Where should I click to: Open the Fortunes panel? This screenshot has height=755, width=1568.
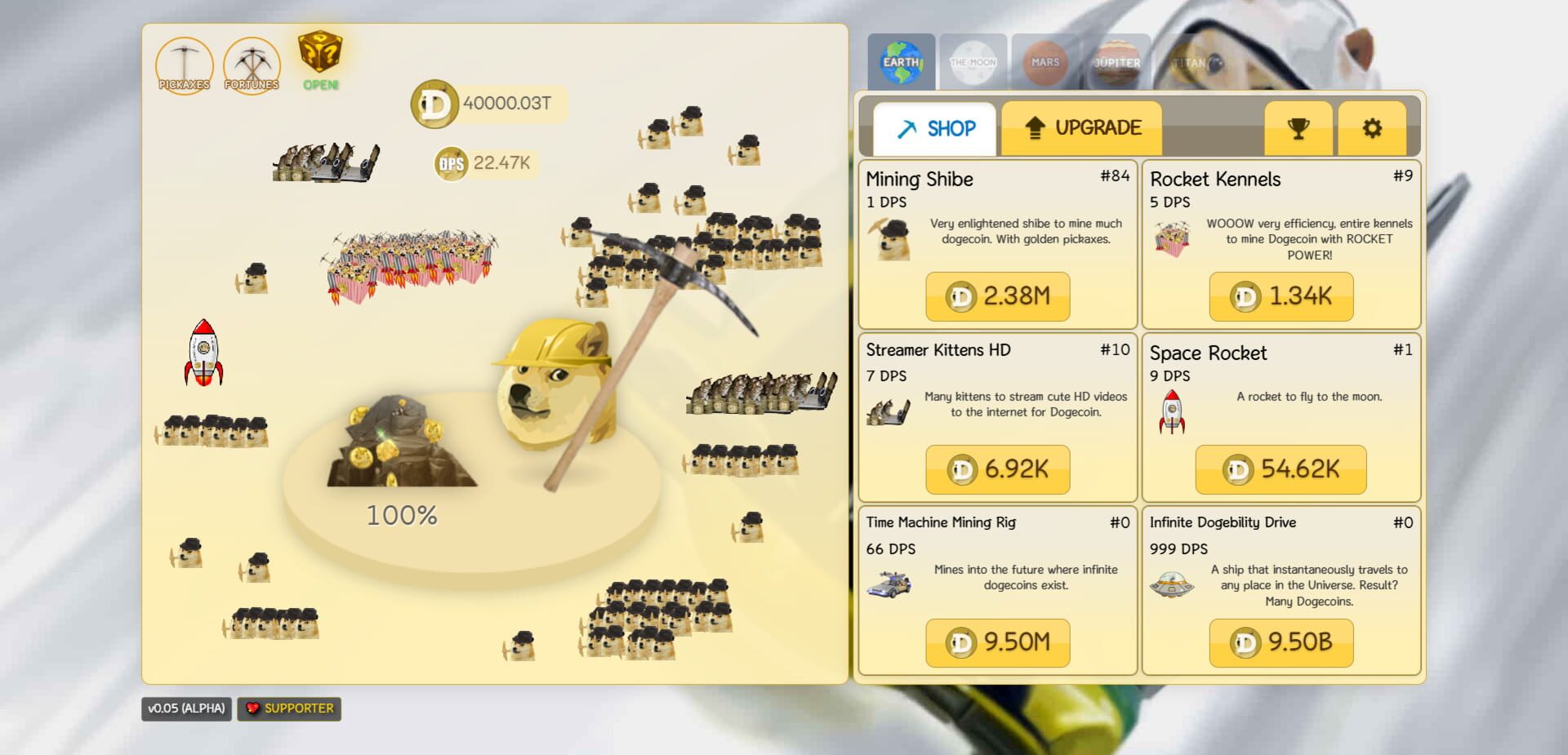252,65
